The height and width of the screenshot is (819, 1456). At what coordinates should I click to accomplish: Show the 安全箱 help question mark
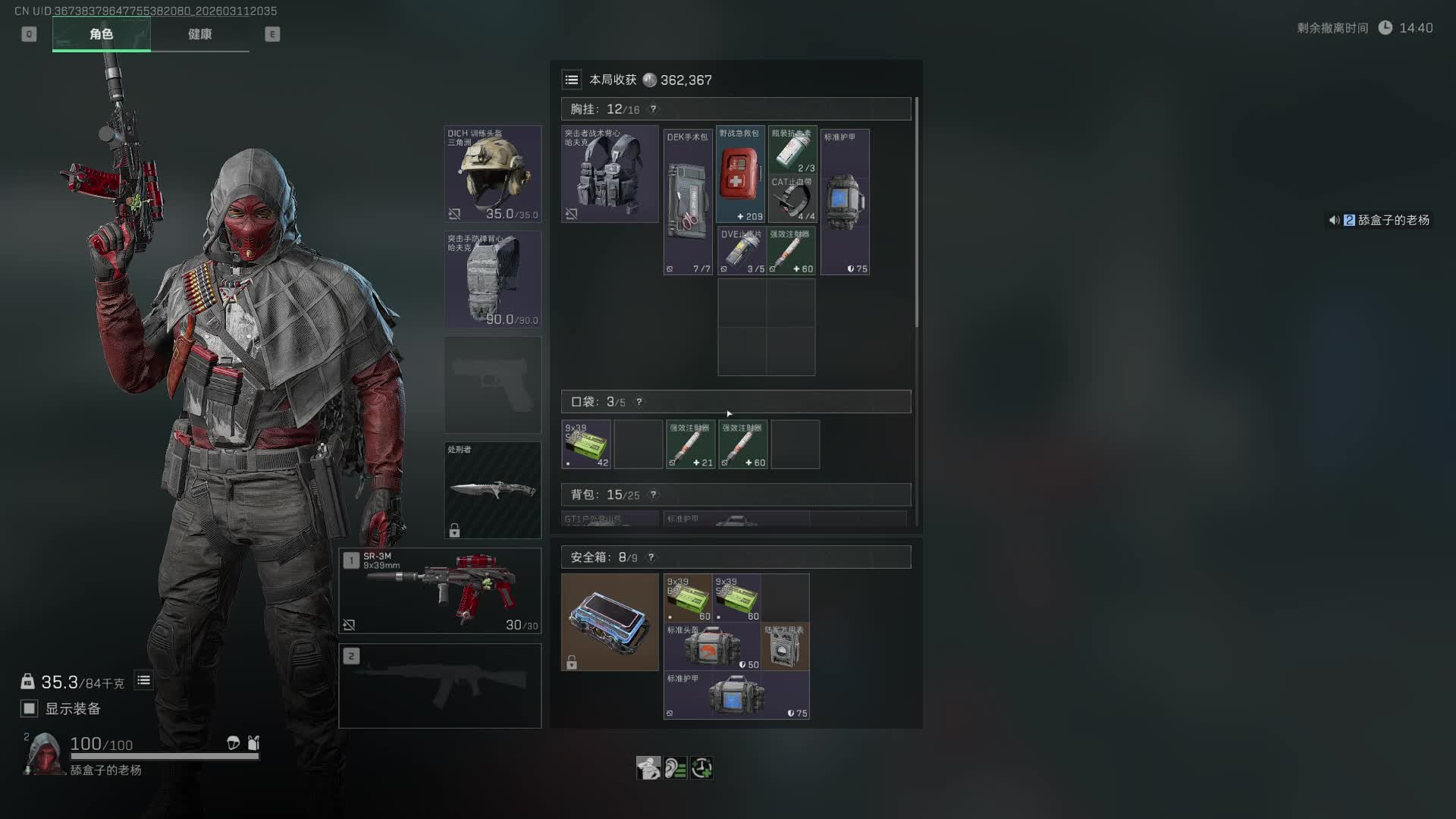point(651,557)
